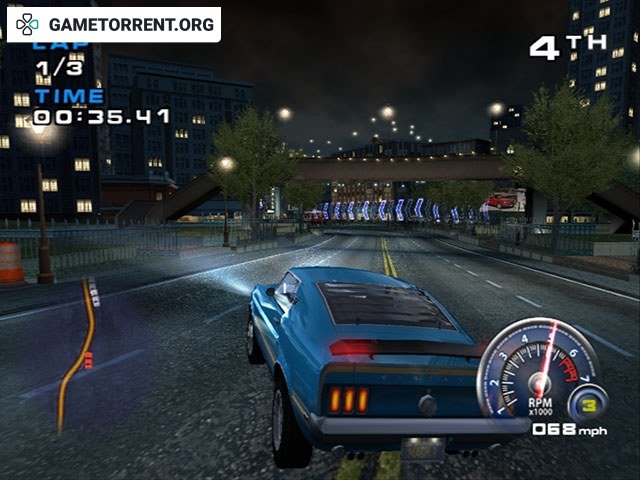Open the GAMETORRENT.ORG watermark link

[x=114, y=24]
